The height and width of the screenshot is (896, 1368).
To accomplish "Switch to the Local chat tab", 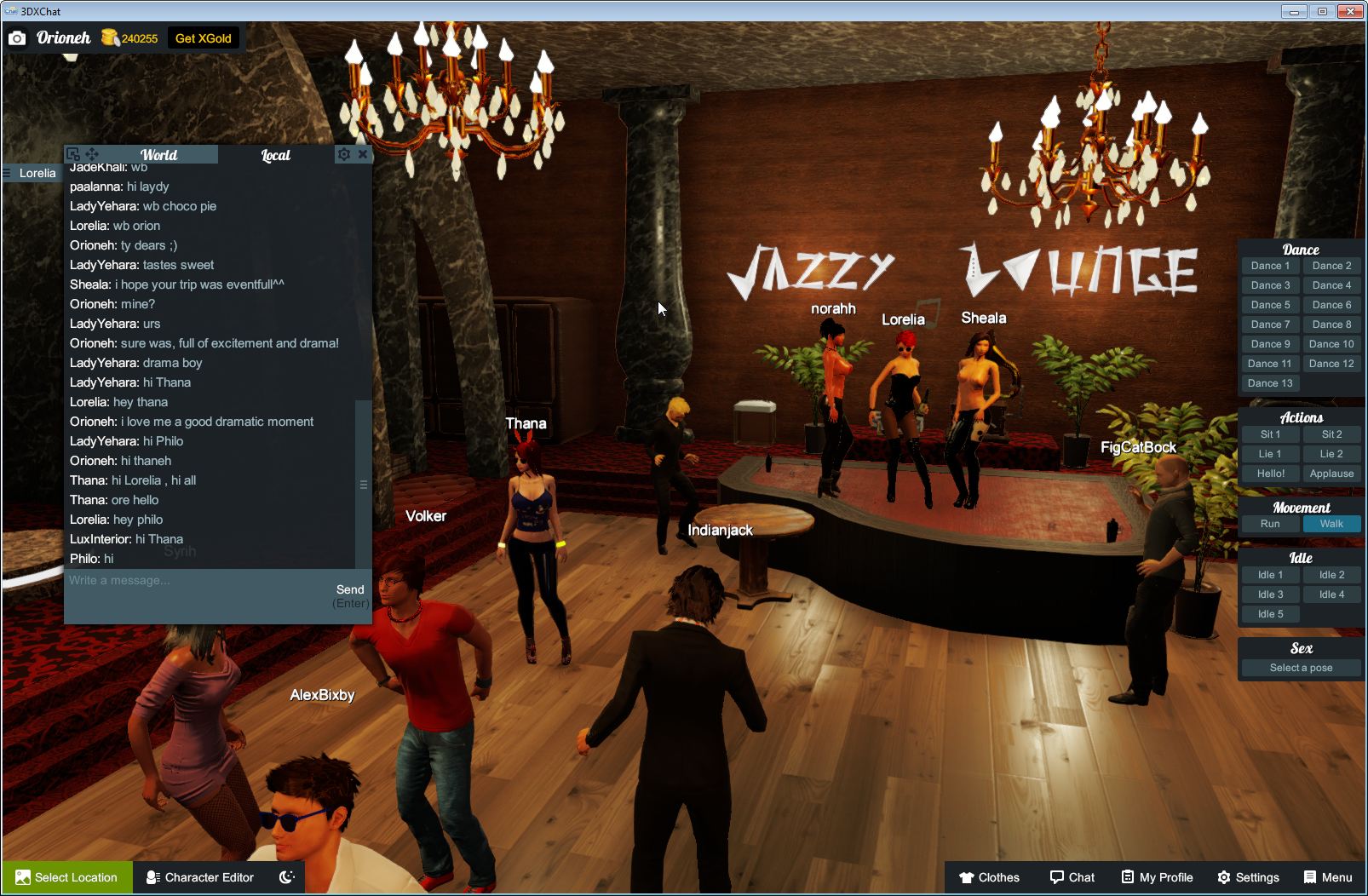I will [x=274, y=154].
